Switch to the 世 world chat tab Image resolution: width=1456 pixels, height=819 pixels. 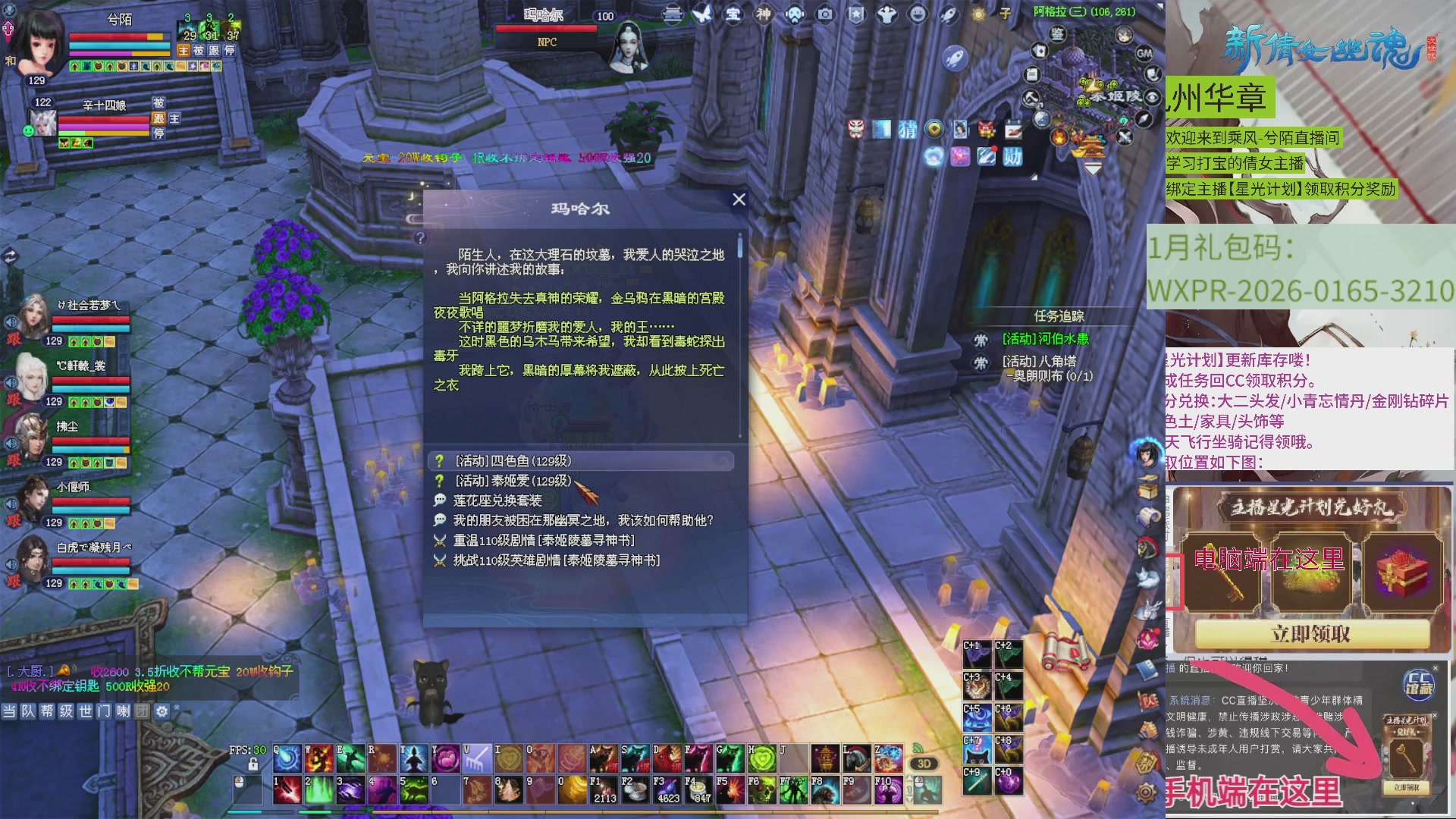pyautogui.click(x=85, y=711)
